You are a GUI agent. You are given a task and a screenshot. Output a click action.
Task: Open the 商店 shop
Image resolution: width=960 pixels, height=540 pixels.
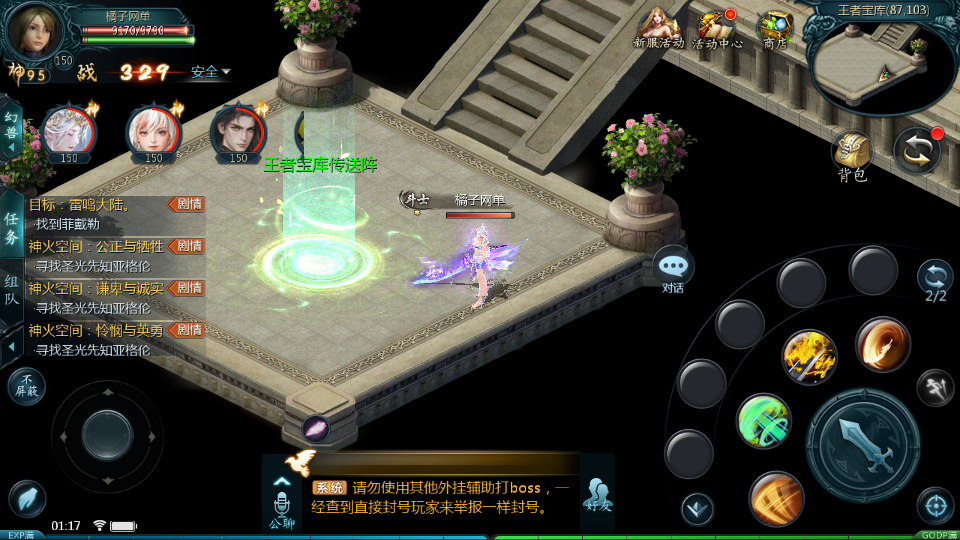(775, 28)
